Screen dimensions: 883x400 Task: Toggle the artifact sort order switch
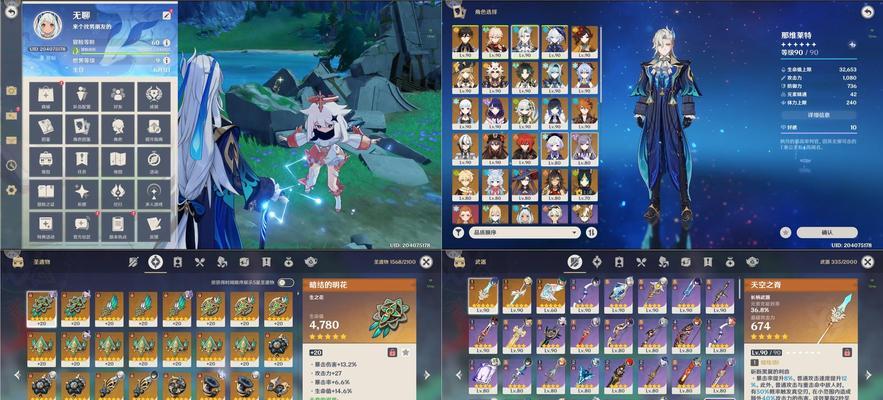click(287, 283)
